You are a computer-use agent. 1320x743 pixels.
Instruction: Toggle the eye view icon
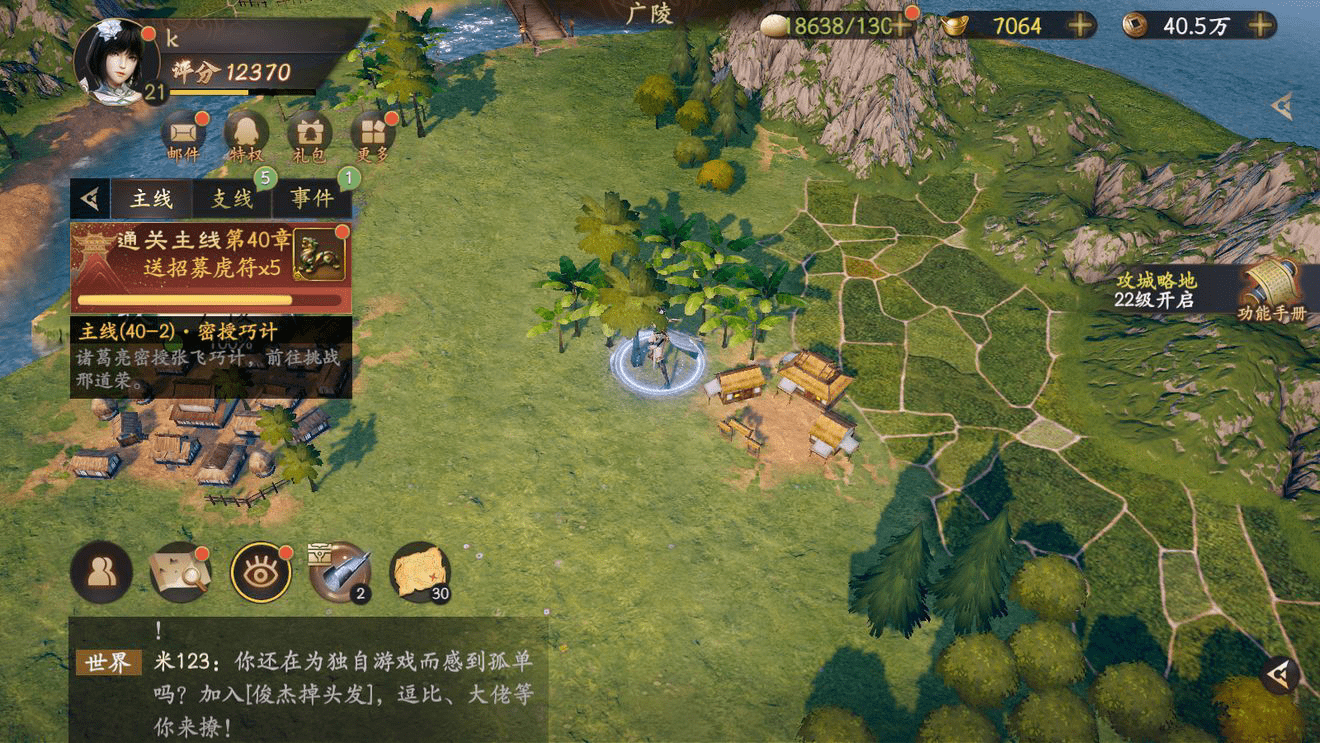pyautogui.click(x=260, y=572)
